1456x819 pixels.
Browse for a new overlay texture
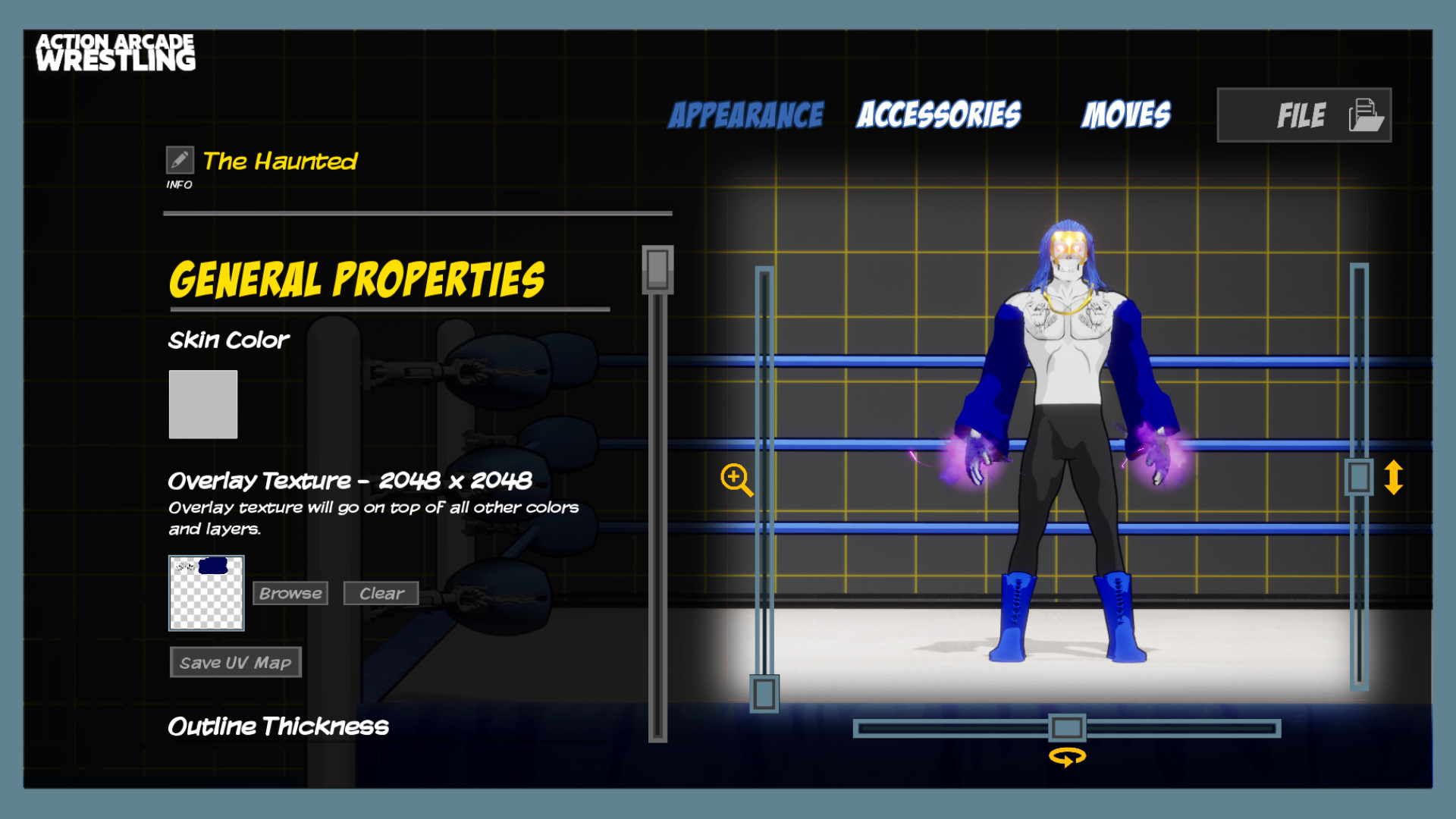pyautogui.click(x=290, y=593)
